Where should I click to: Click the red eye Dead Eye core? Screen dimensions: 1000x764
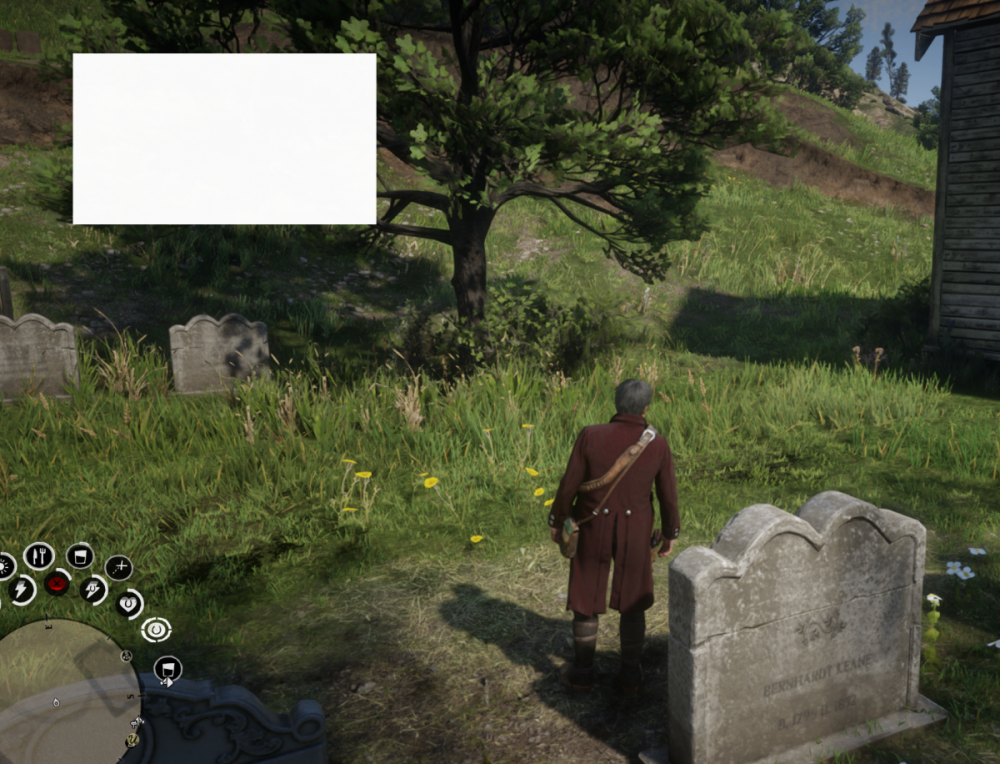57,582
